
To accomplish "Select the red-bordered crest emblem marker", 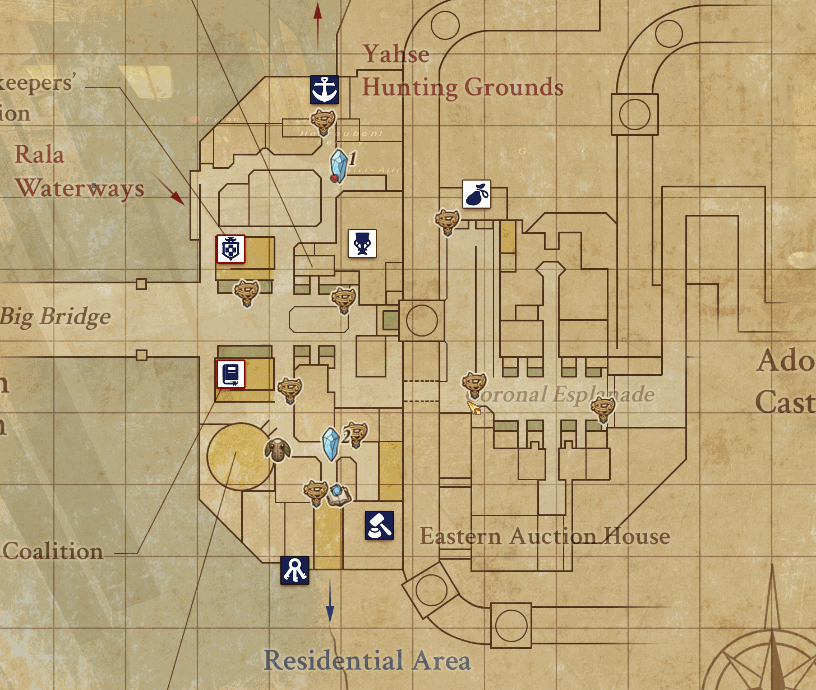I will pos(231,249).
